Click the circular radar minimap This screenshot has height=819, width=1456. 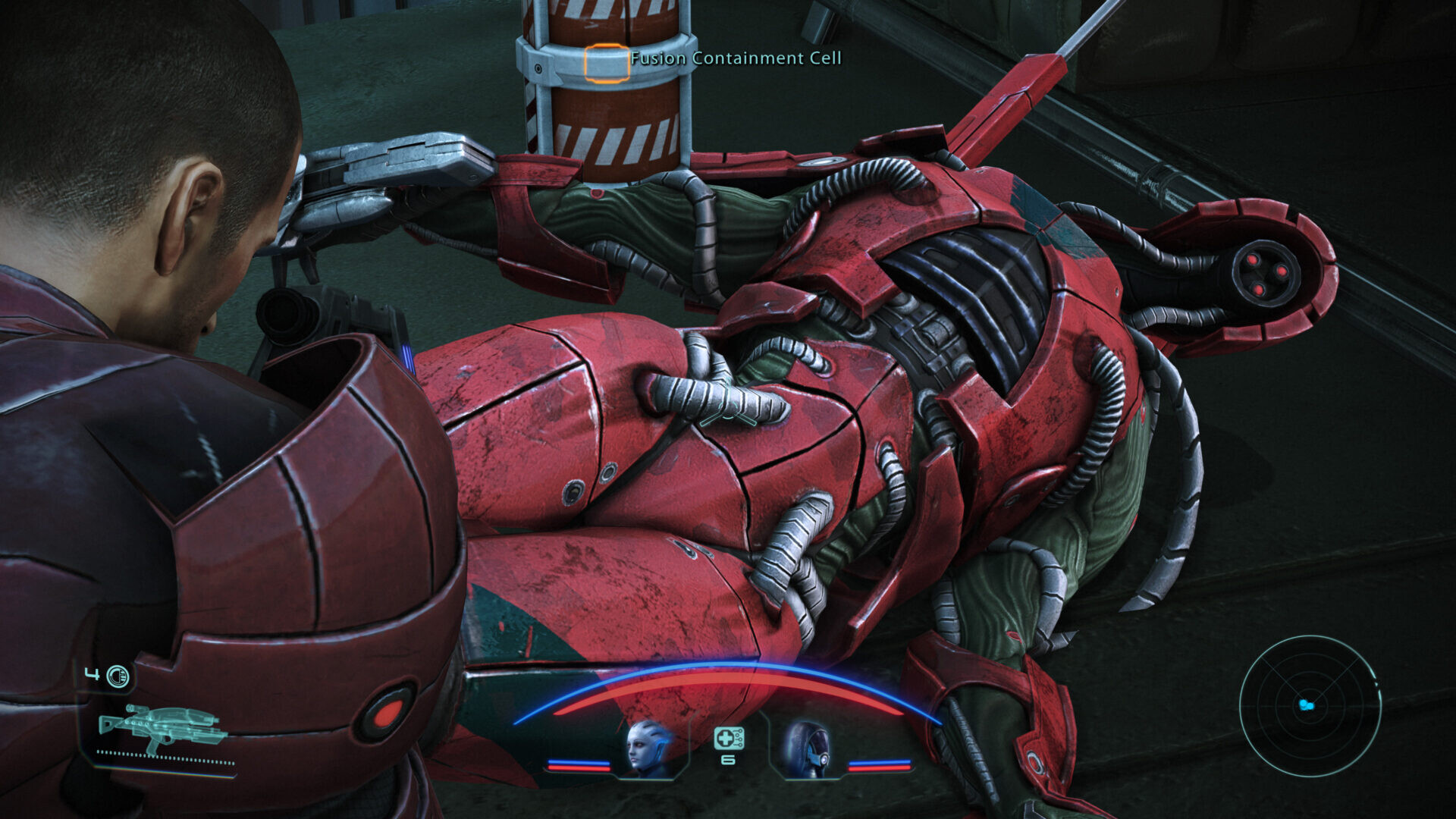(1310, 705)
